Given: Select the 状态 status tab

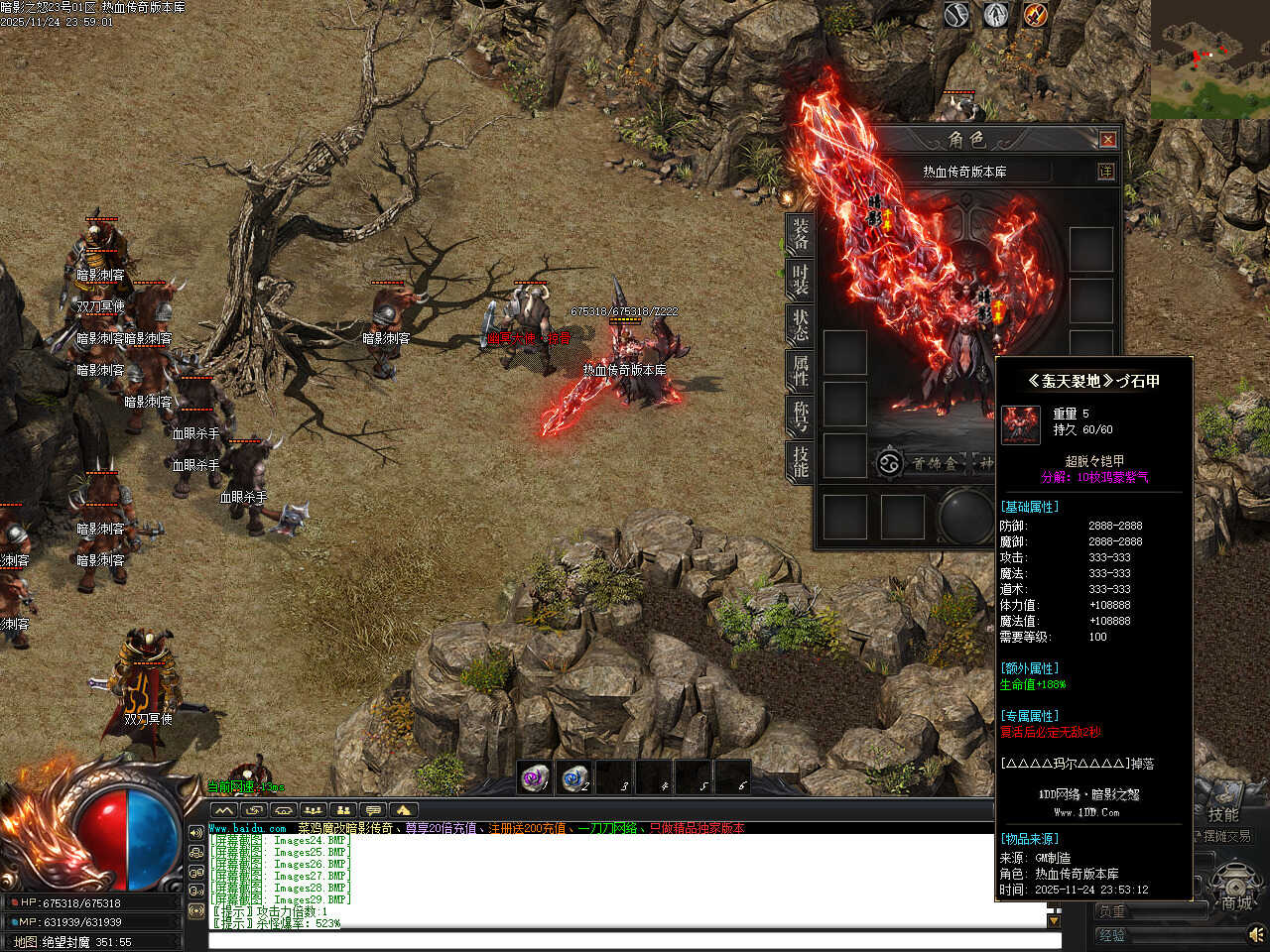Looking at the screenshot, I should click(800, 324).
